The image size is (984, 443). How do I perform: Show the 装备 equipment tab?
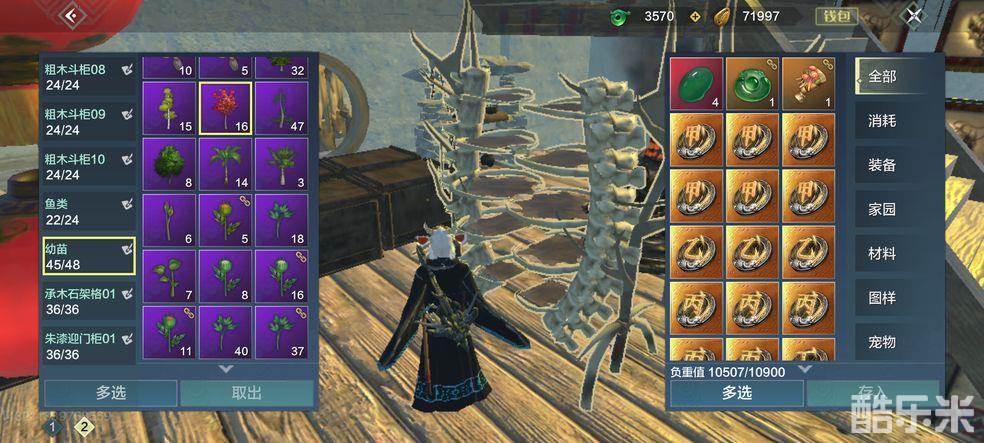882,166
